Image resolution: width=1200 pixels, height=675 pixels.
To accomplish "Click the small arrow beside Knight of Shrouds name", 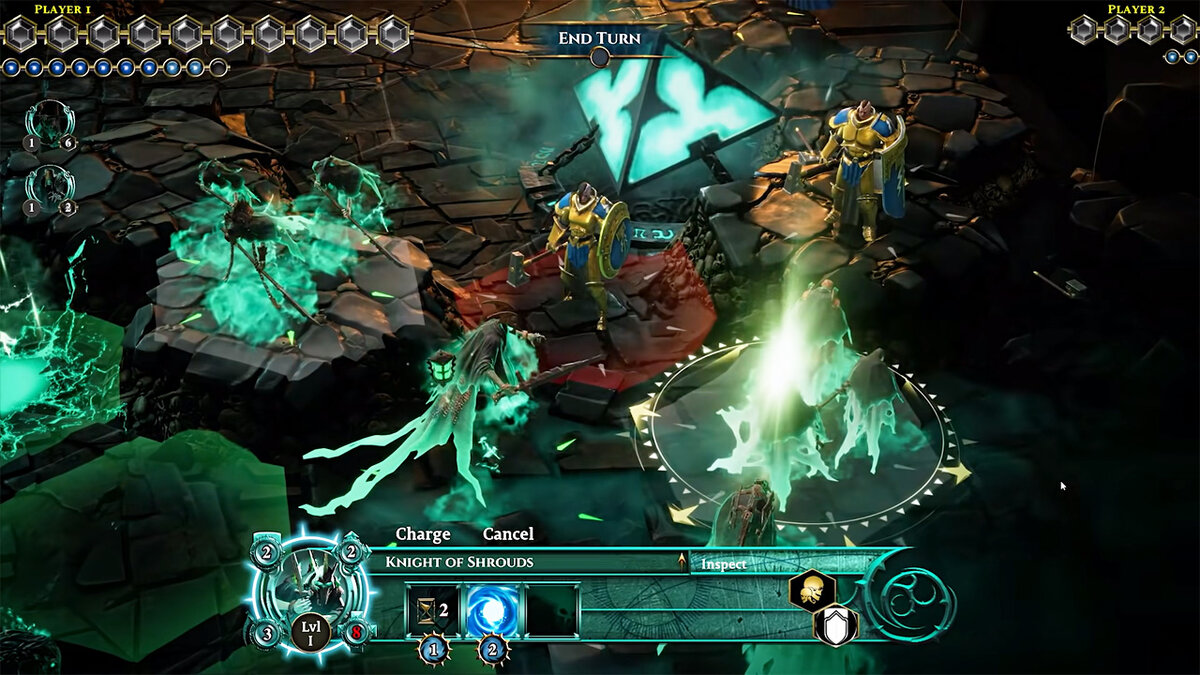I will (683, 563).
